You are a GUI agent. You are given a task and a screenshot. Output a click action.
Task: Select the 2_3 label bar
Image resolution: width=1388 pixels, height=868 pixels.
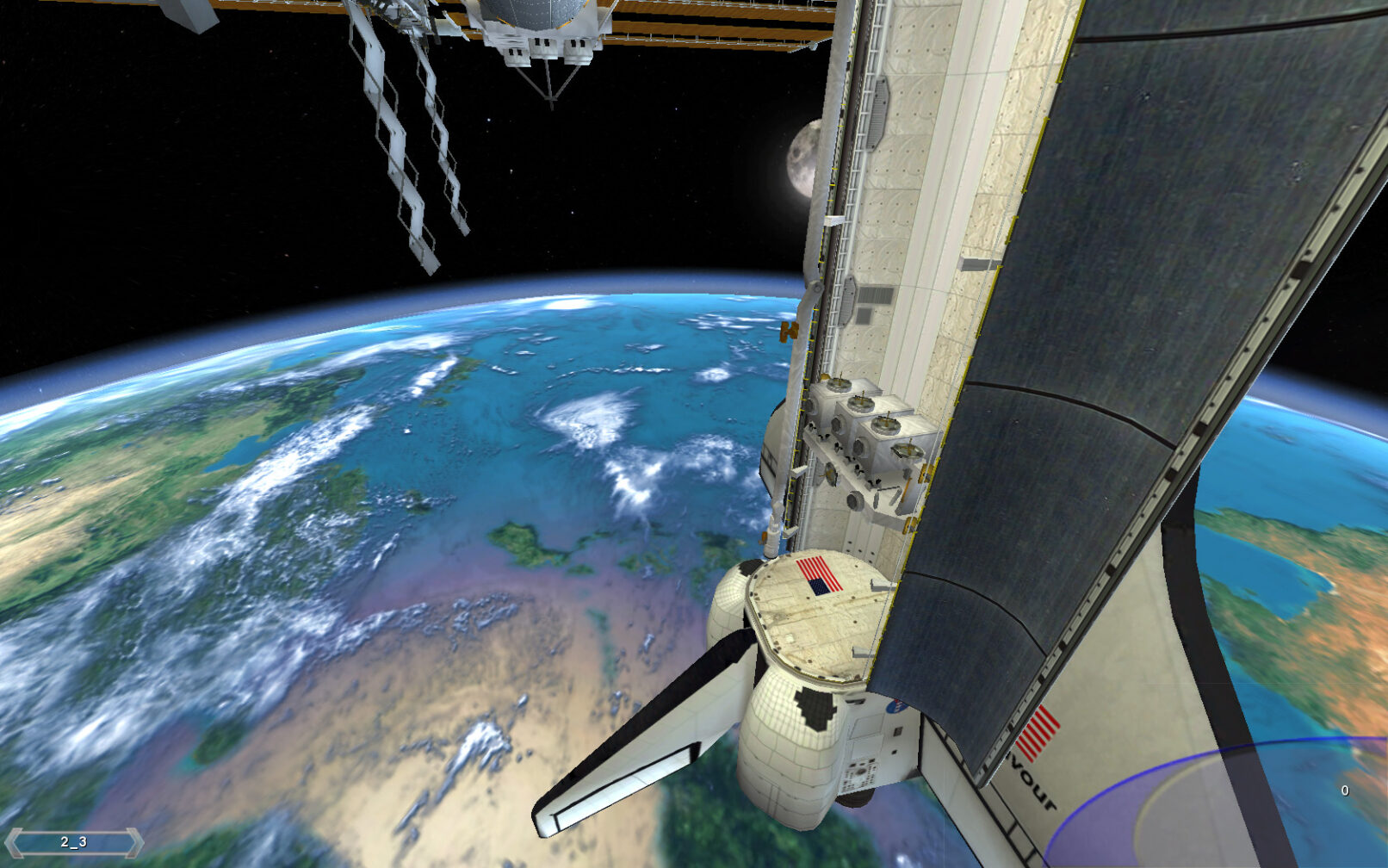73,842
